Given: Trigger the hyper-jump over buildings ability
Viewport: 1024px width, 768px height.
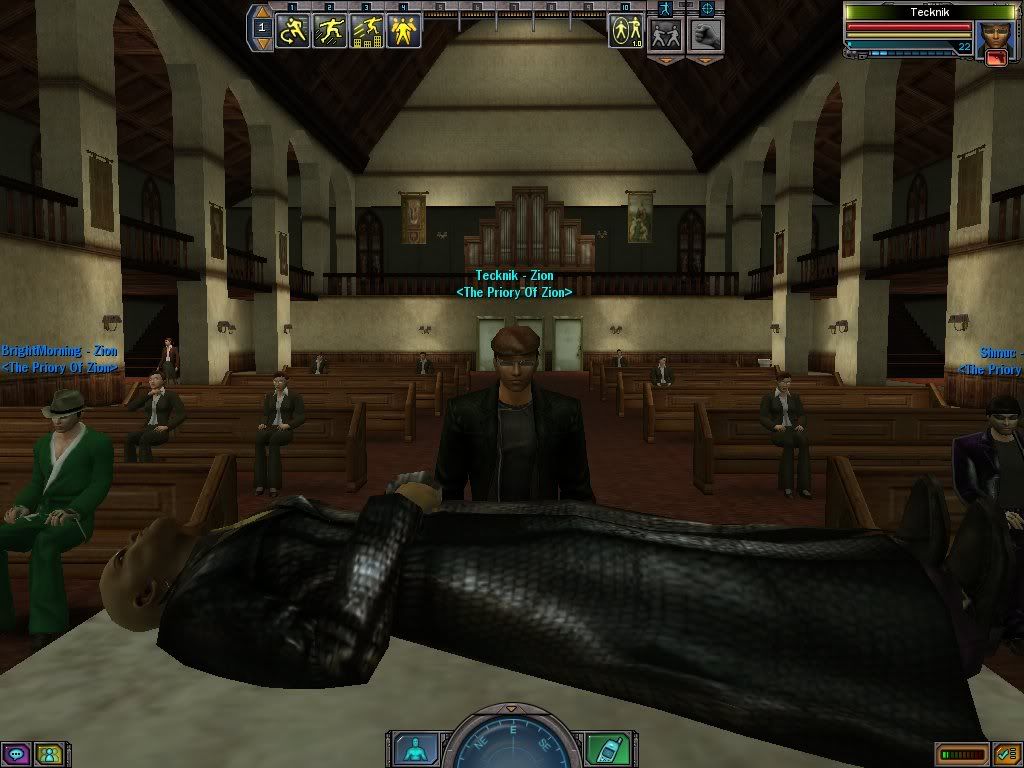Looking at the screenshot, I should pos(366,31).
